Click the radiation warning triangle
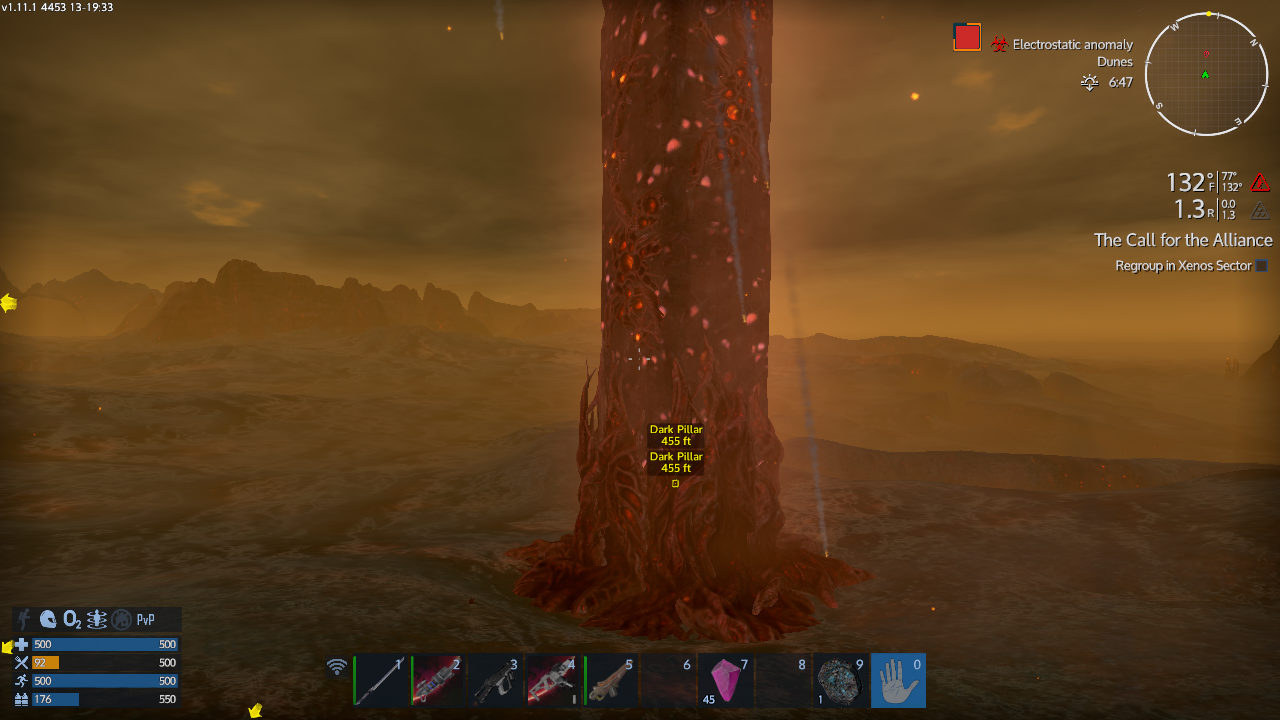Viewport: 1280px width, 720px height. click(1260, 210)
